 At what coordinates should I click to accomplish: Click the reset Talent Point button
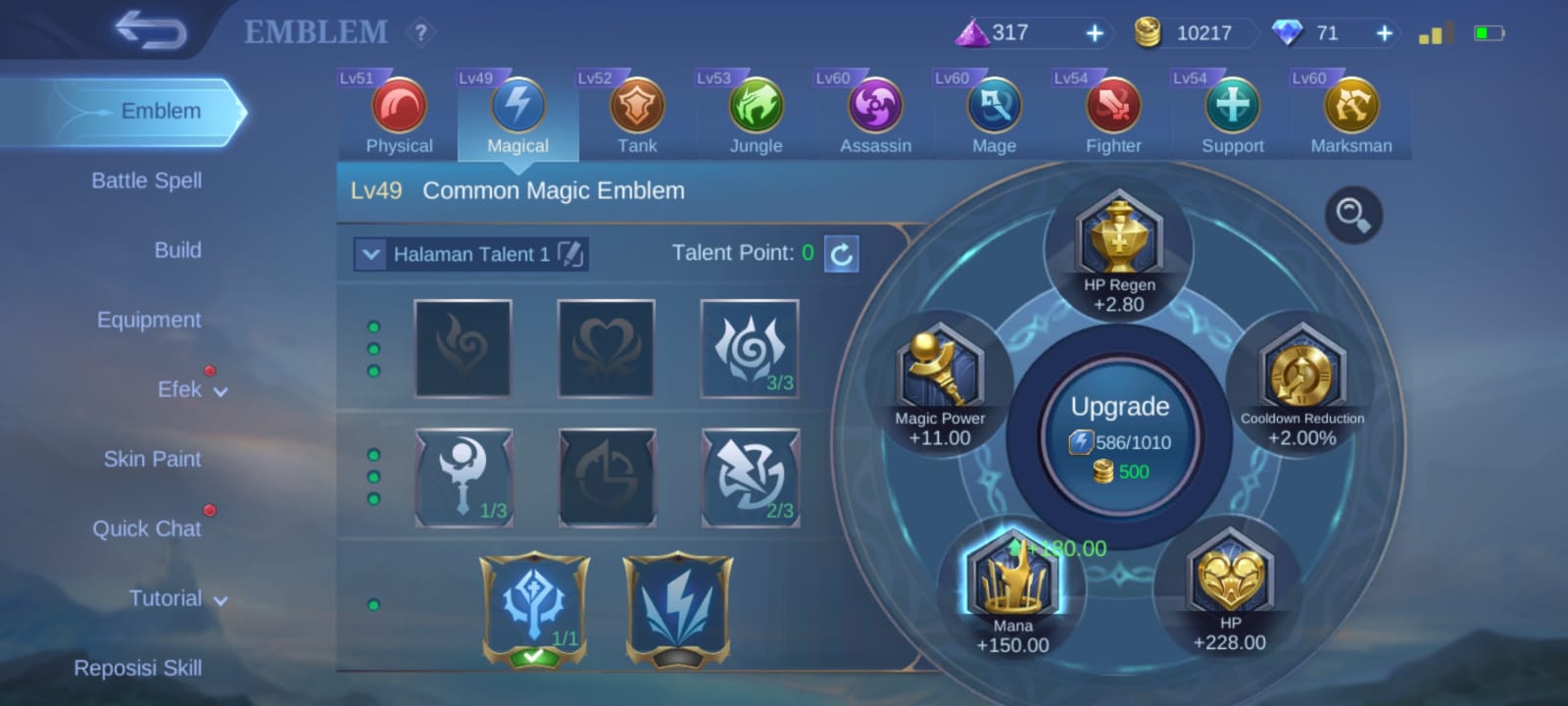tap(840, 253)
